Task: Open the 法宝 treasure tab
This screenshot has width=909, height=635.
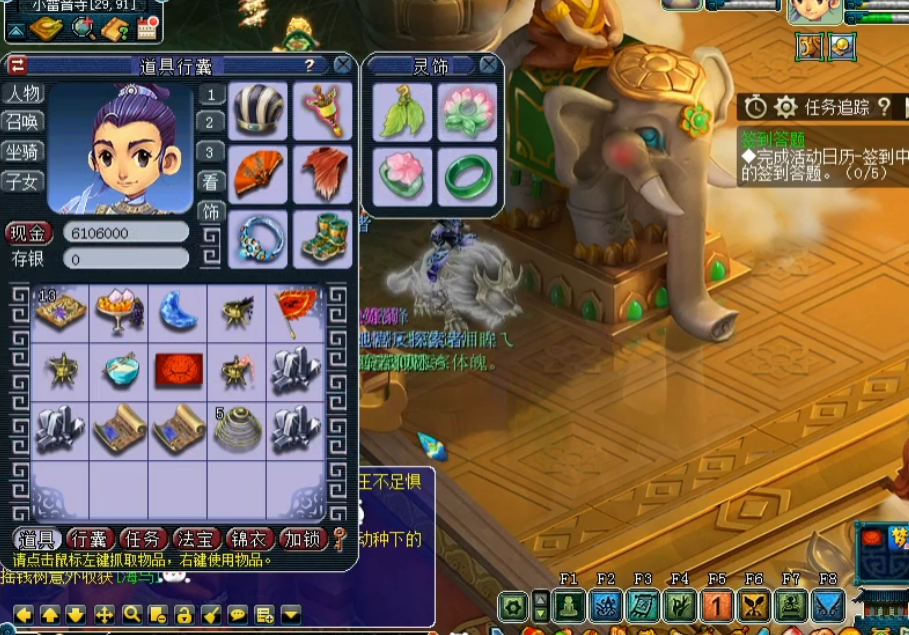Action: click(x=197, y=540)
